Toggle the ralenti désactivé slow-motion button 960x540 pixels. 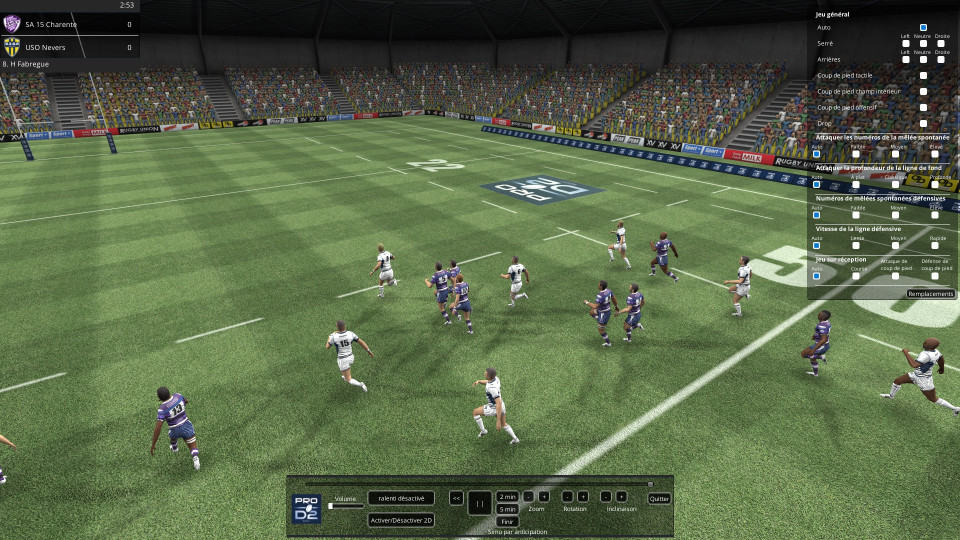401,498
